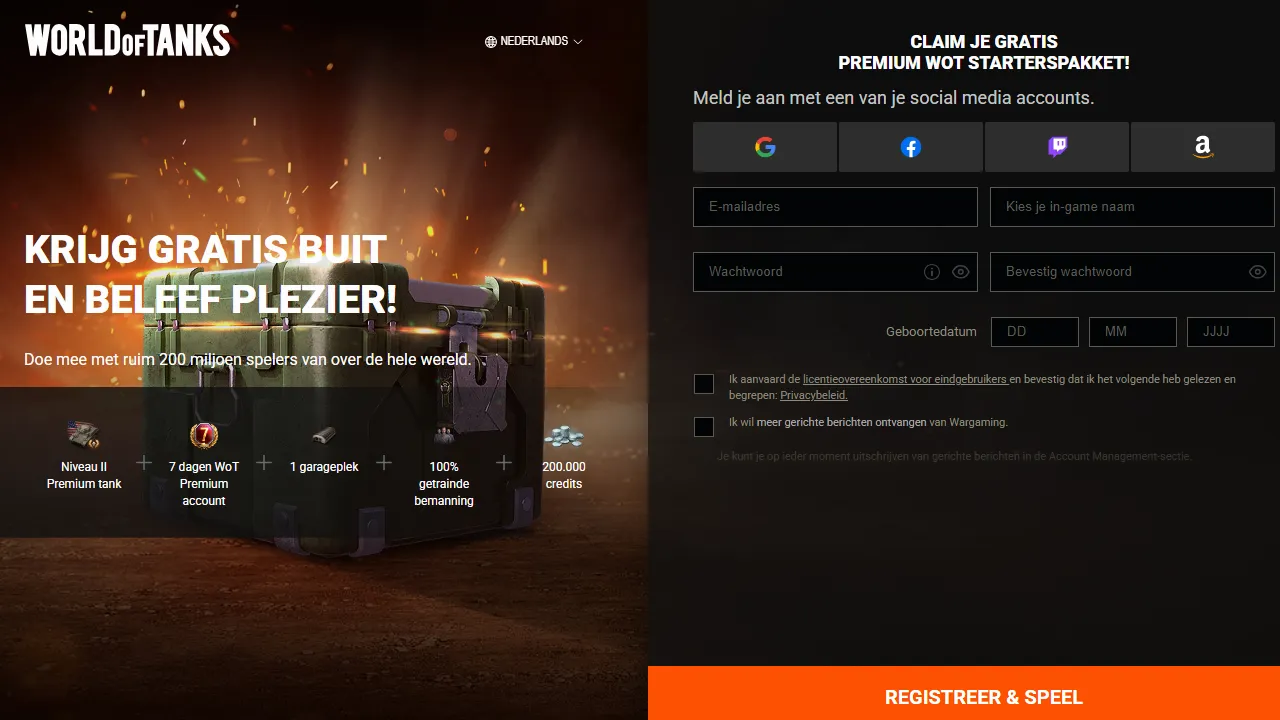Click the DD birth day field
1280x720 pixels.
click(1034, 332)
